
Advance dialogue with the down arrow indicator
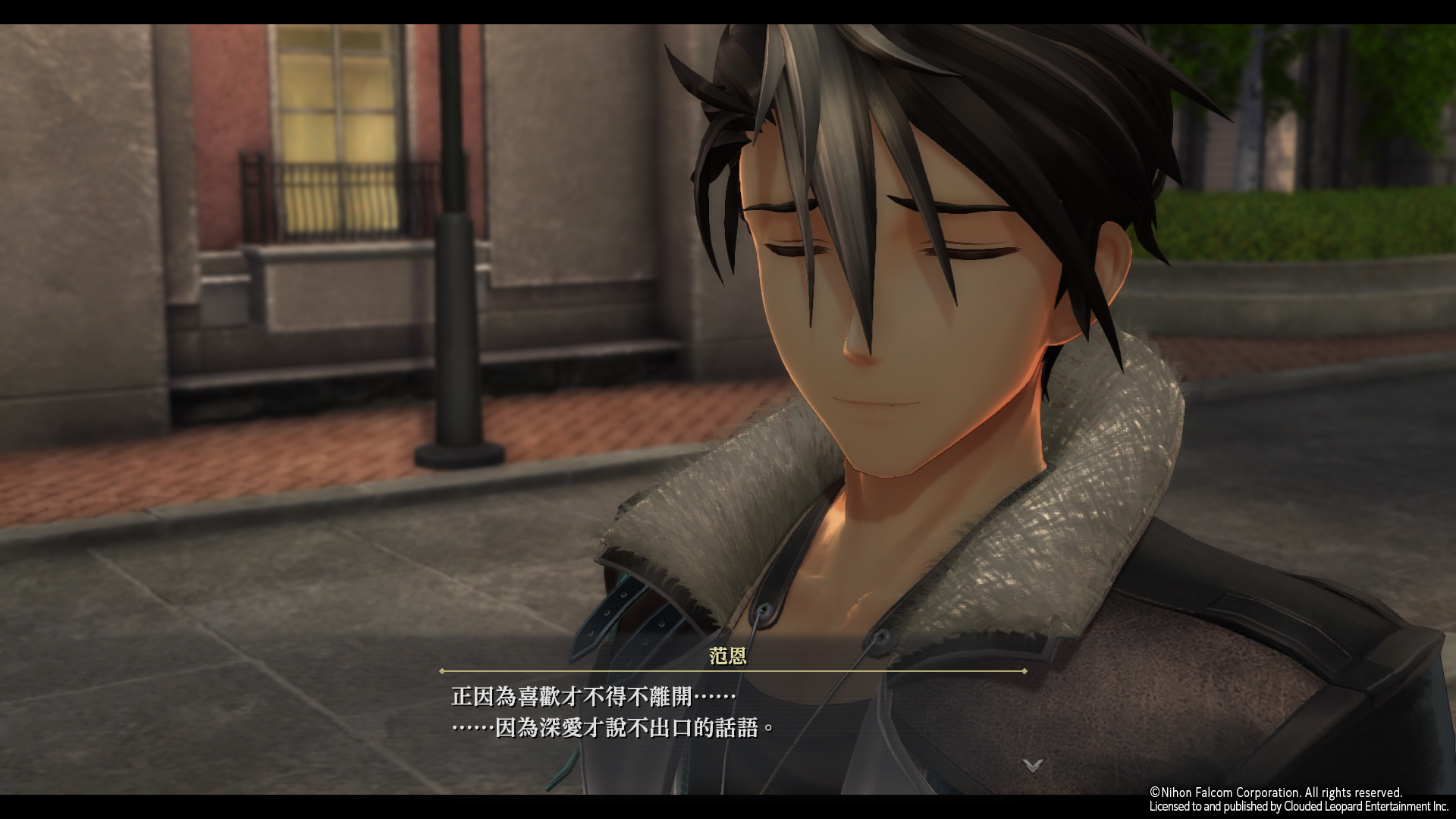point(1032,764)
